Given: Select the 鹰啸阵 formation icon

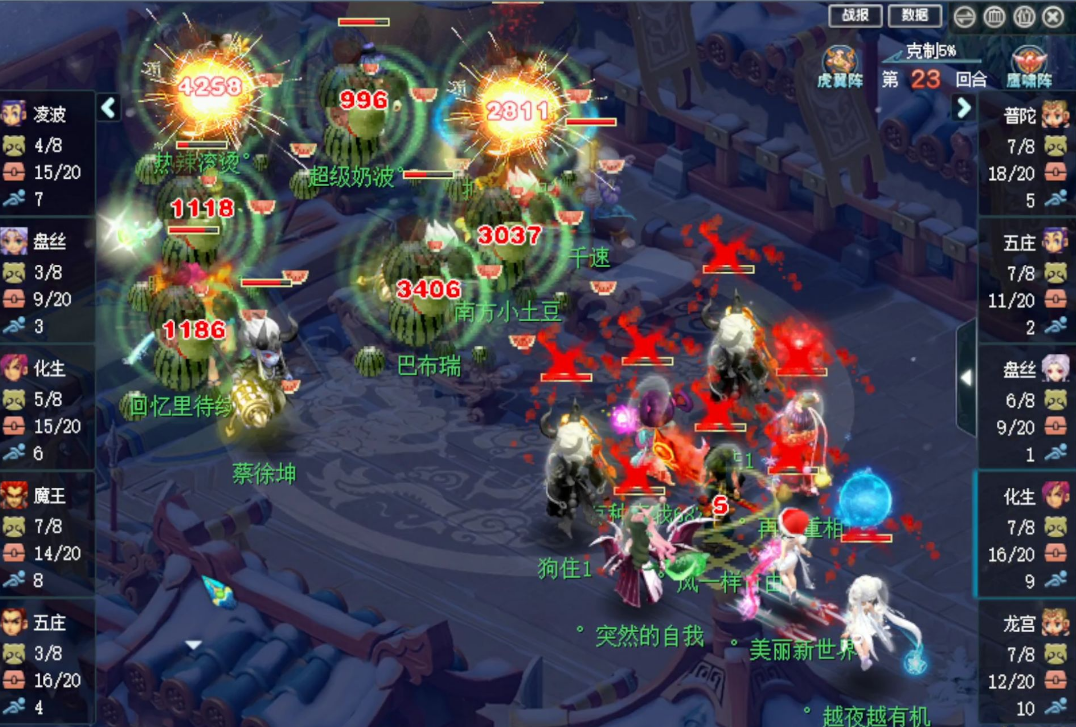Looking at the screenshot, I should point(1029,65).
